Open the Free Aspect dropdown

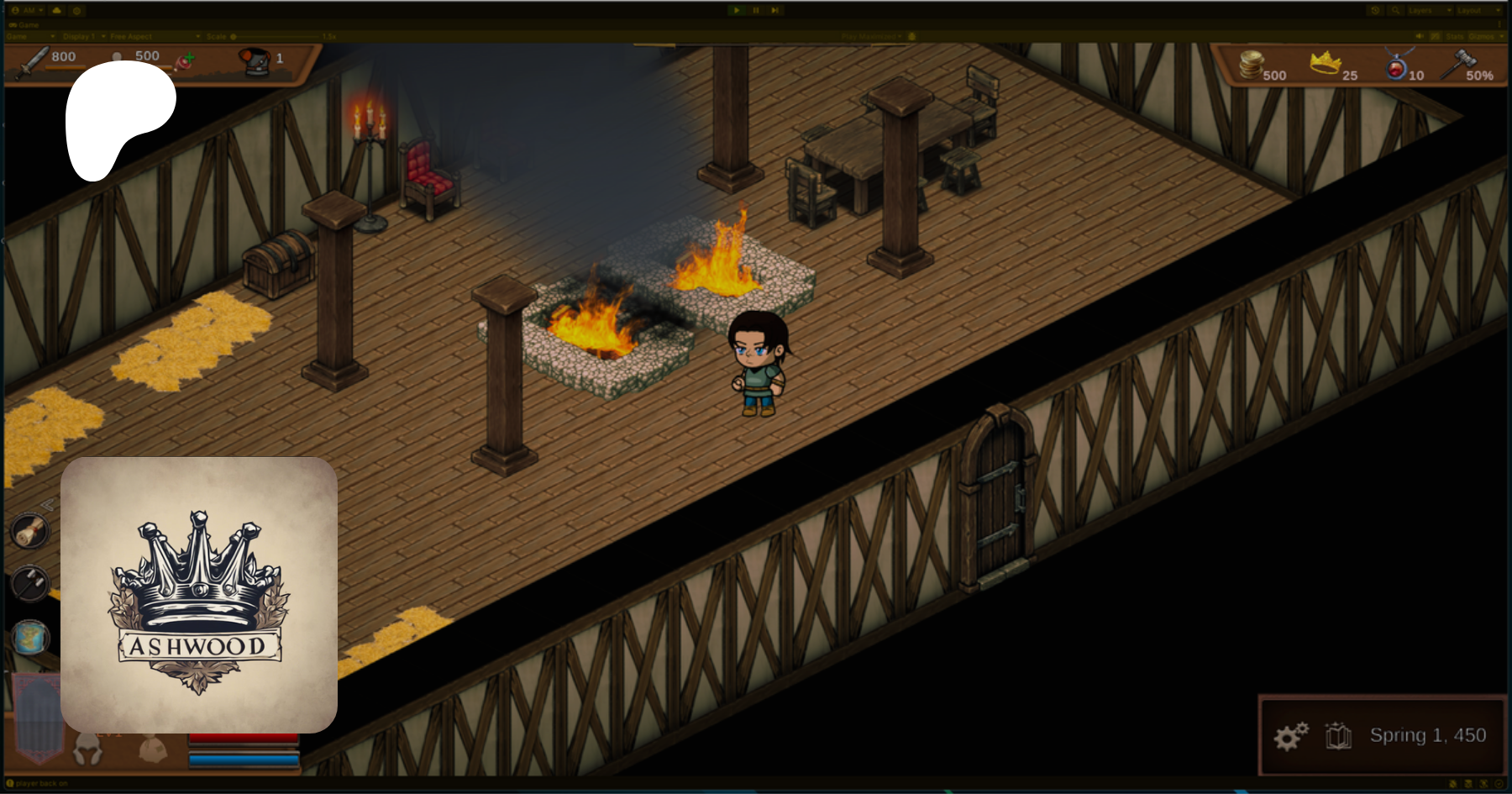[155, 37]
